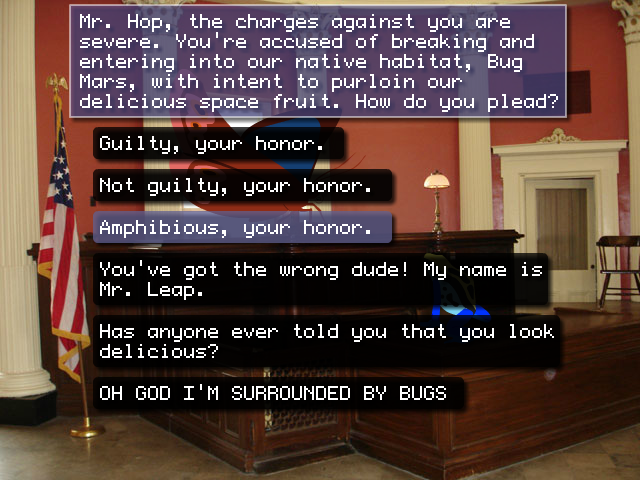Choose the "Guilty, your honor." reply

[218, 144]
